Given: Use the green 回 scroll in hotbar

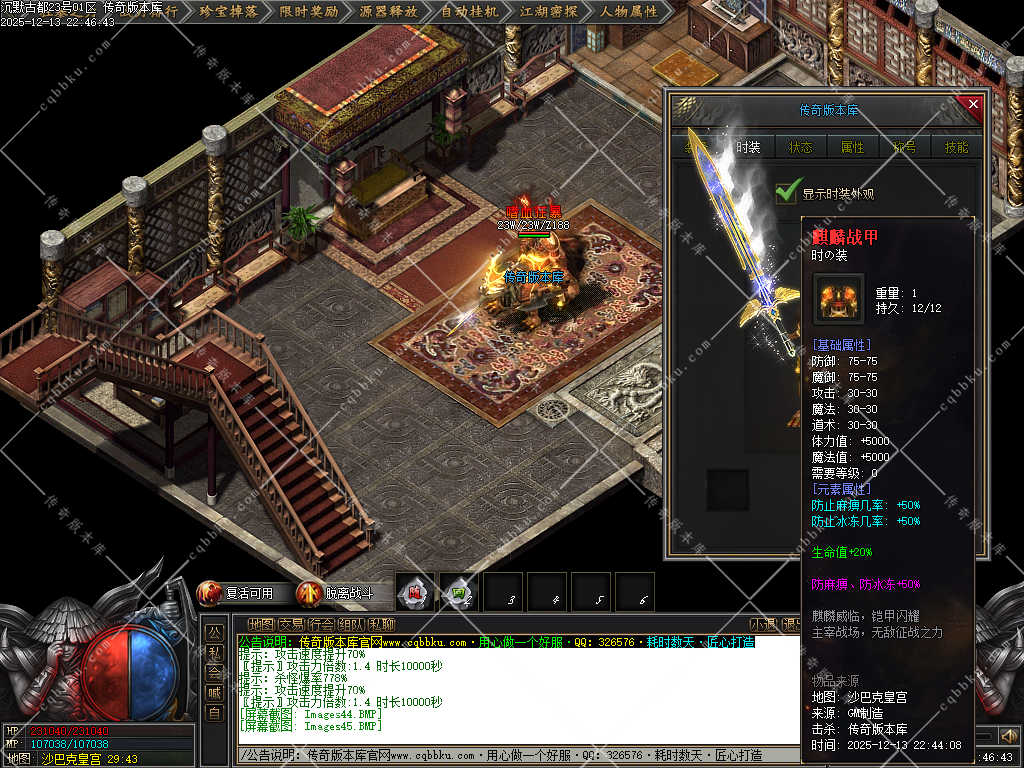Looking at the screenshot, I should (x=458, y=592).
